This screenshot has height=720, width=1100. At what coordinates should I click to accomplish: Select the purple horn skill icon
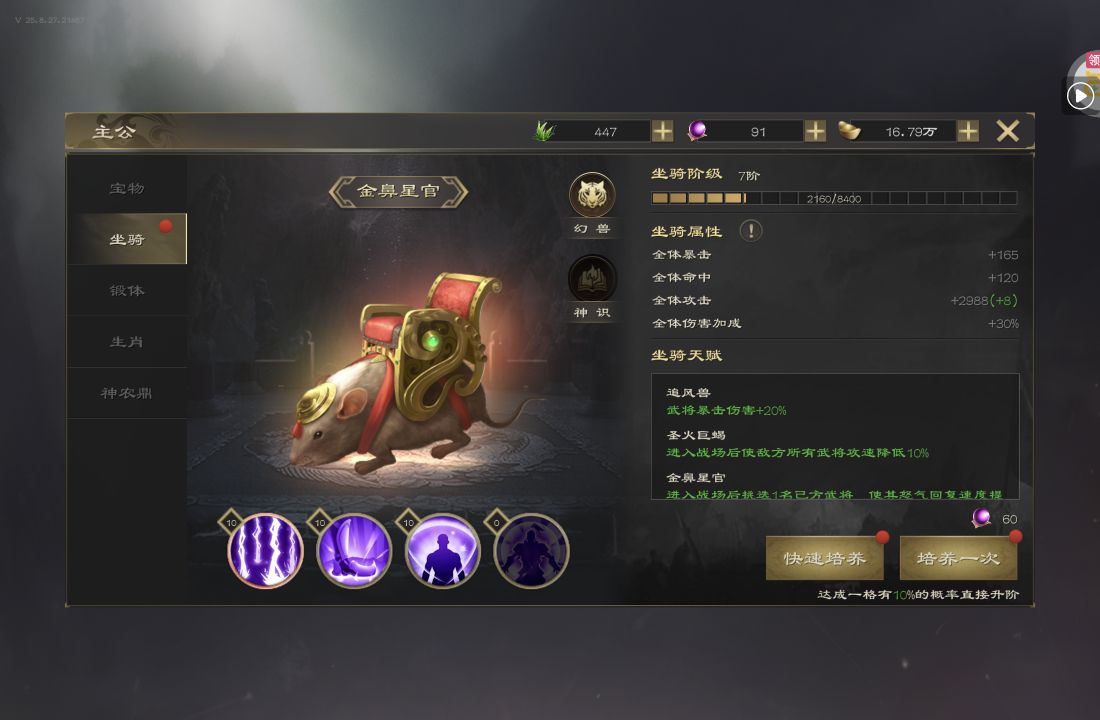coord(354,551)
